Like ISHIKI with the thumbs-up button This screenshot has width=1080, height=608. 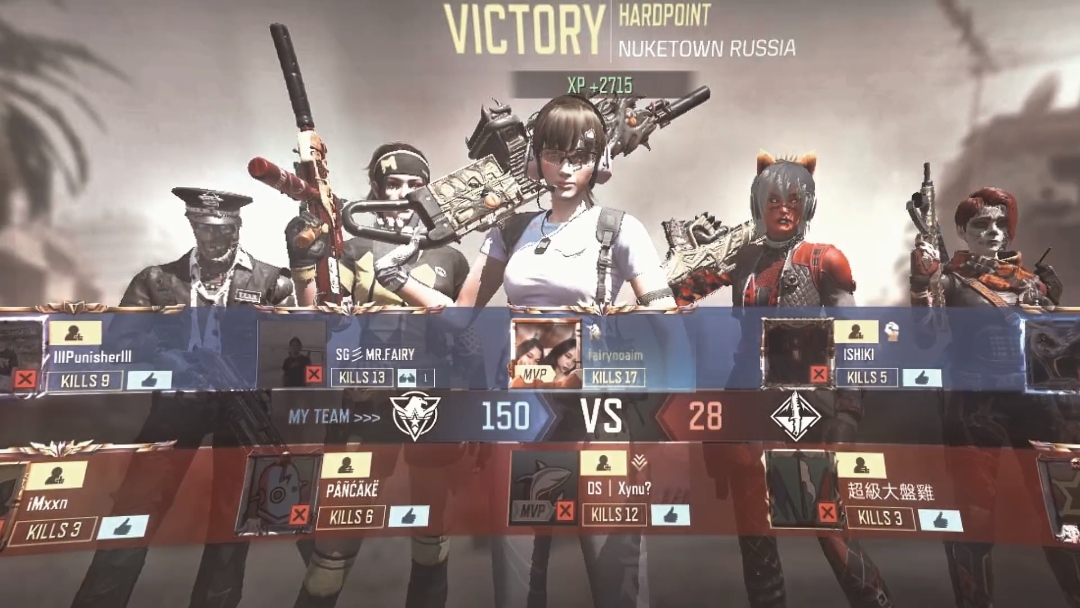pyautogui.click(x=921, y=377)
